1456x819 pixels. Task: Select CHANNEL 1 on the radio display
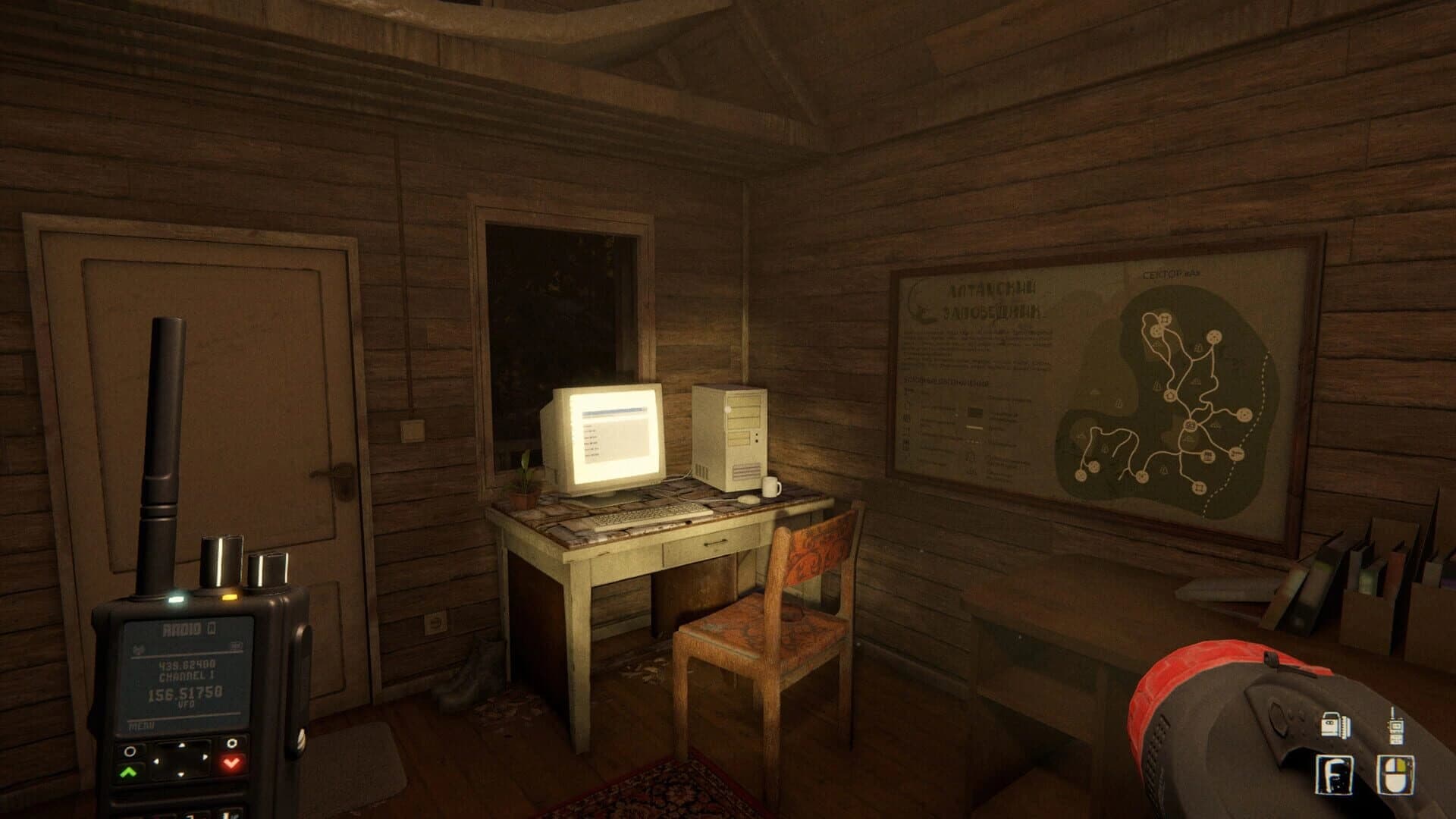point(187,676)
